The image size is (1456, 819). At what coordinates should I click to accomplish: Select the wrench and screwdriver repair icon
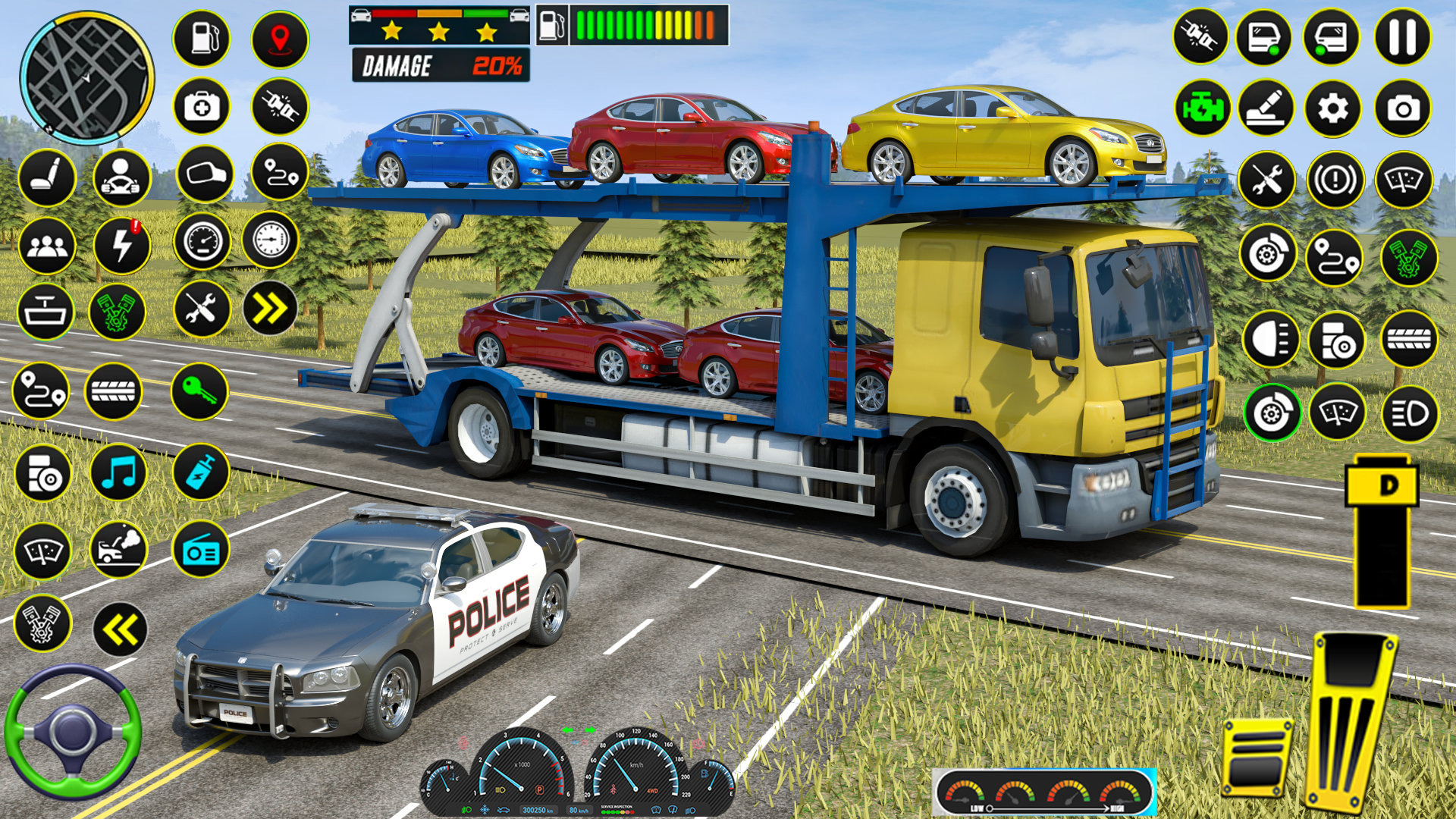pyautogui.click(x=199, y=308)
